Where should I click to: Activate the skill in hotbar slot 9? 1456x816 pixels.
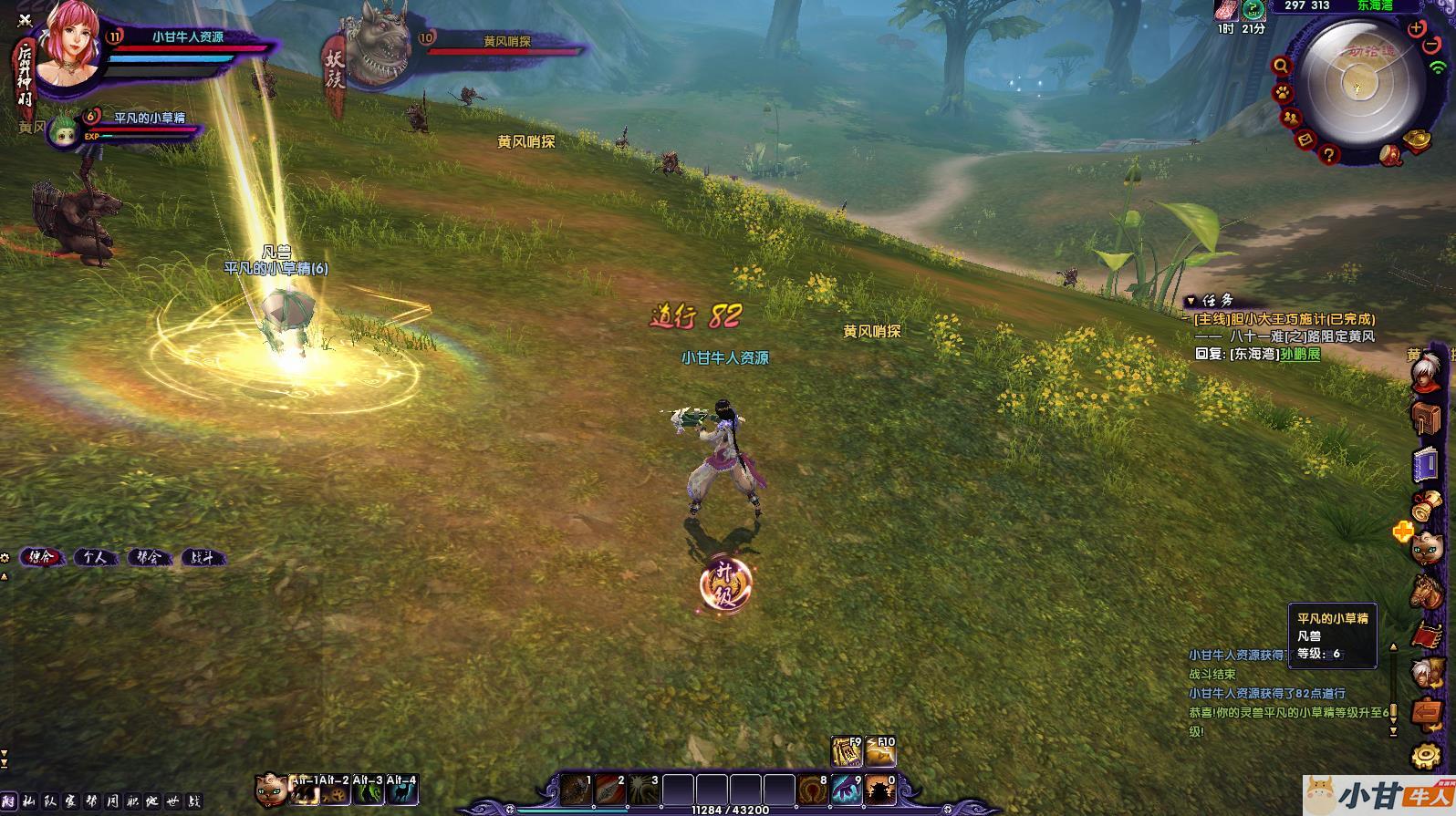point(847,790)
